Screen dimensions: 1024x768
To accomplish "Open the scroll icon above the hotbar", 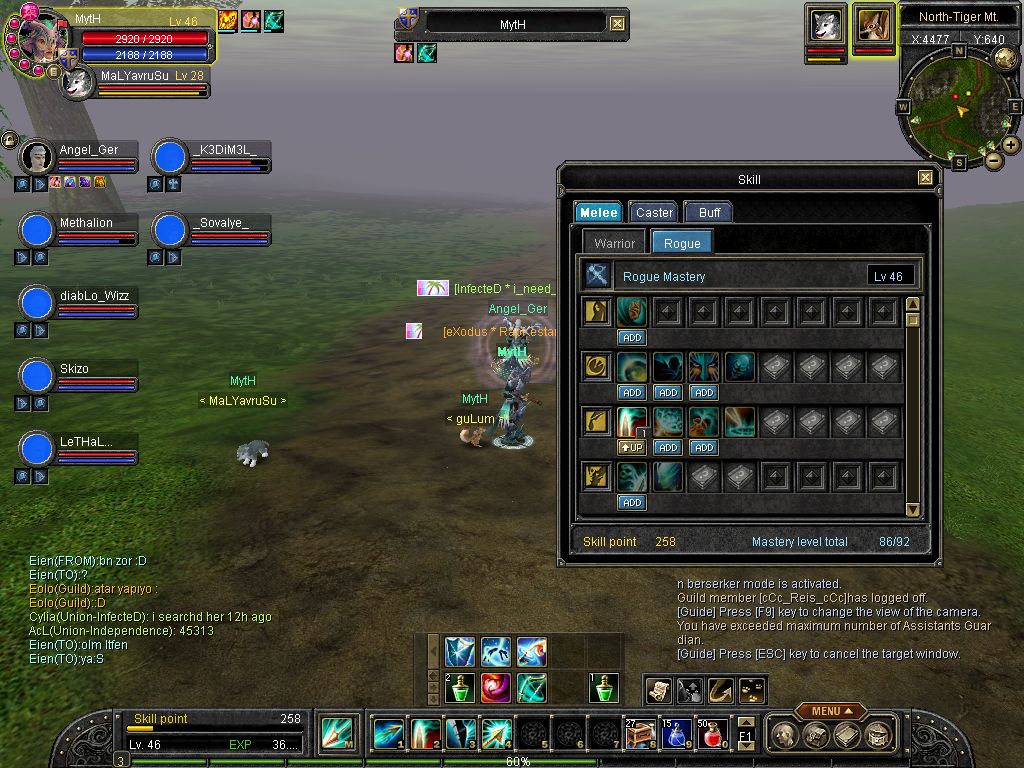I will pyautogui.click(x=658, y=690).
